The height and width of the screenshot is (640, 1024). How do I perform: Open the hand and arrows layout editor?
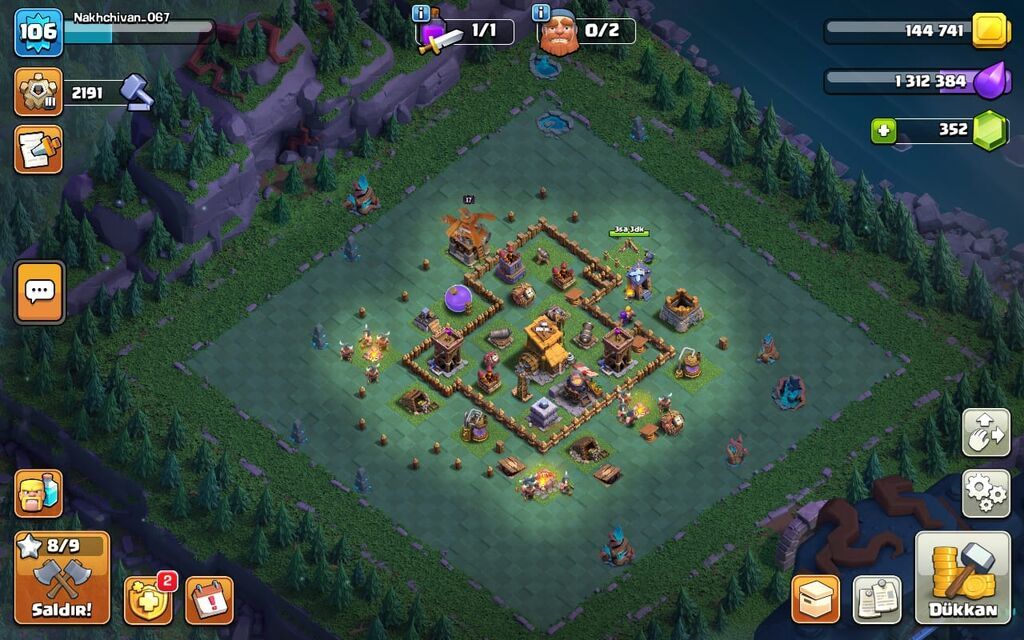point(985,433)
